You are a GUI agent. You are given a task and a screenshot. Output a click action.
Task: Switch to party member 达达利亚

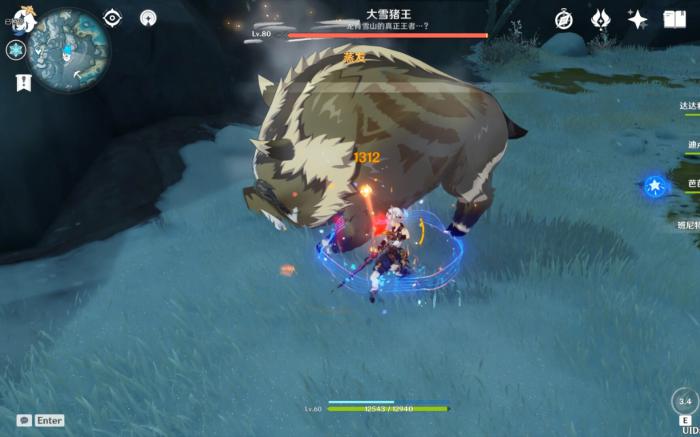click(x=690, y=105)
